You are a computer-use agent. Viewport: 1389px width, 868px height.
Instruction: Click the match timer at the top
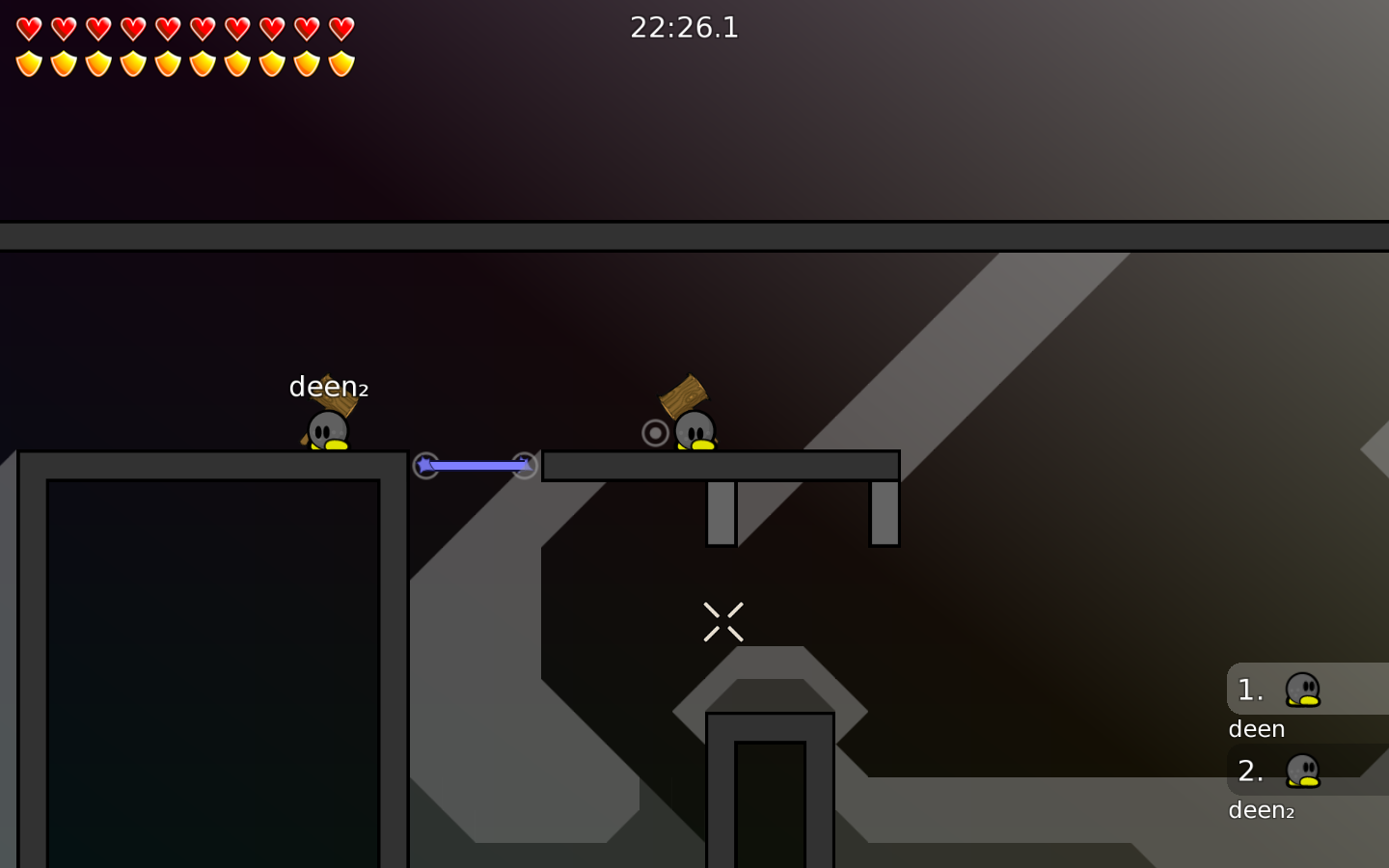click(x=685, y=28)
